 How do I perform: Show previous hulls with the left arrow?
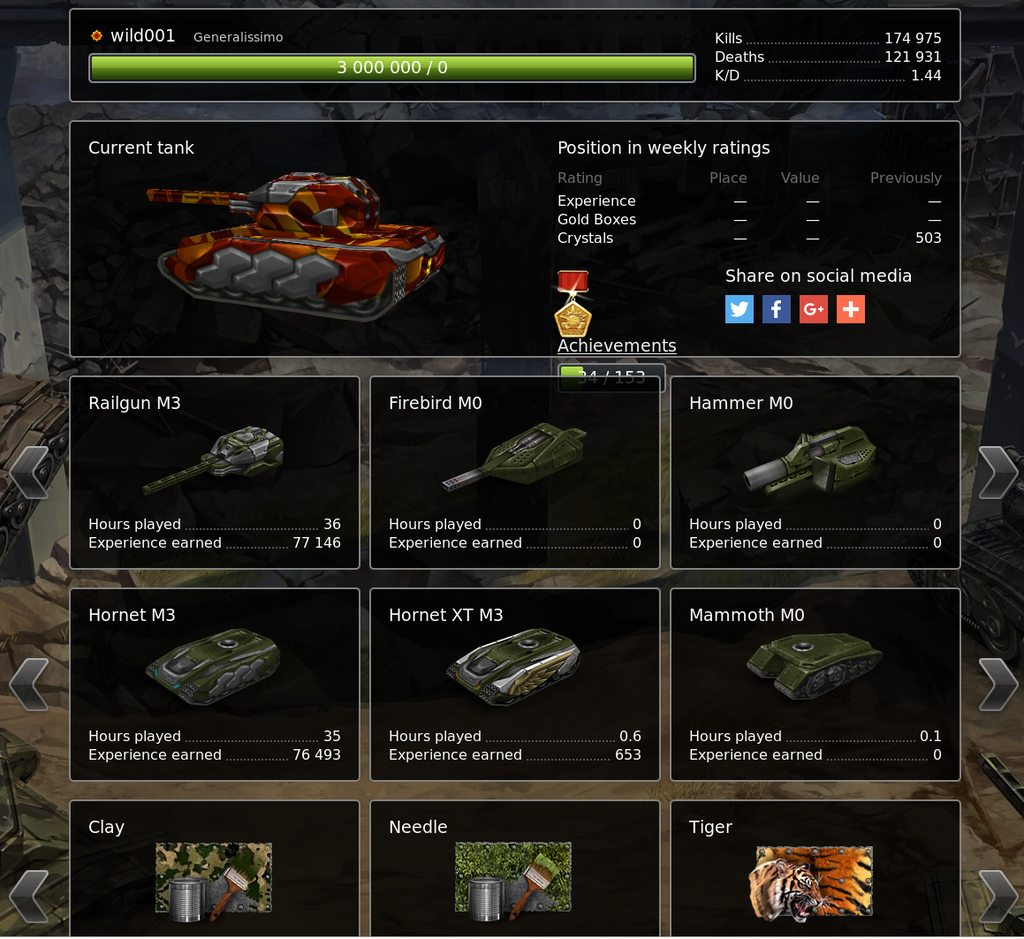[29, 684]
